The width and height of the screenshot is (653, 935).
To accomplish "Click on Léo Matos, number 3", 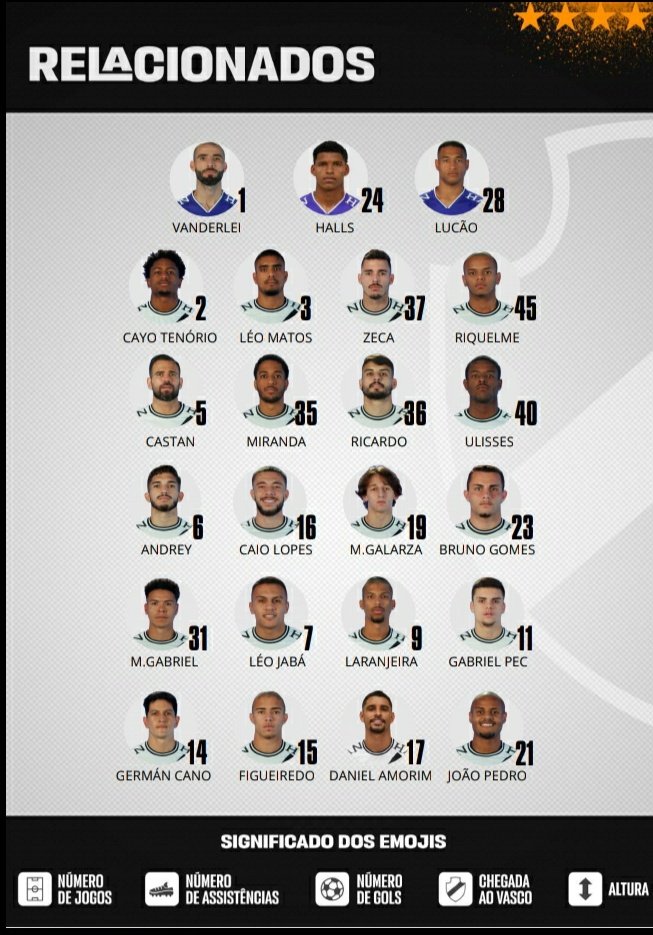I will [270, 286].
